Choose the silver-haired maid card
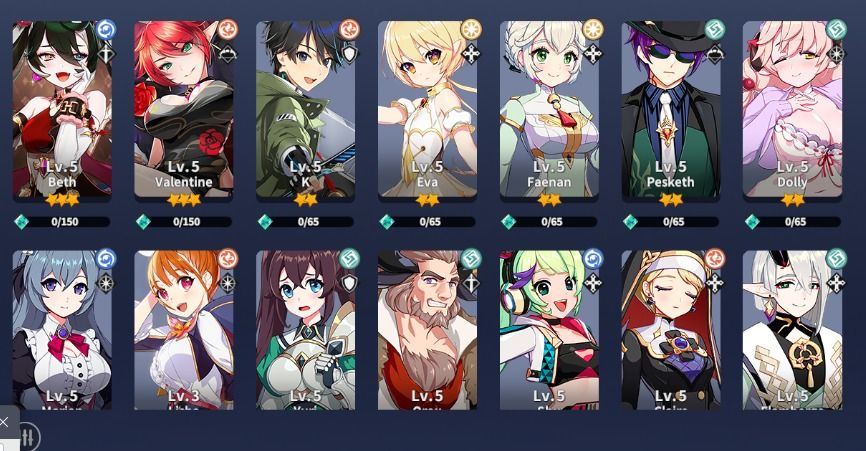Screen dimensions: 866x451 tap(62, 330)
